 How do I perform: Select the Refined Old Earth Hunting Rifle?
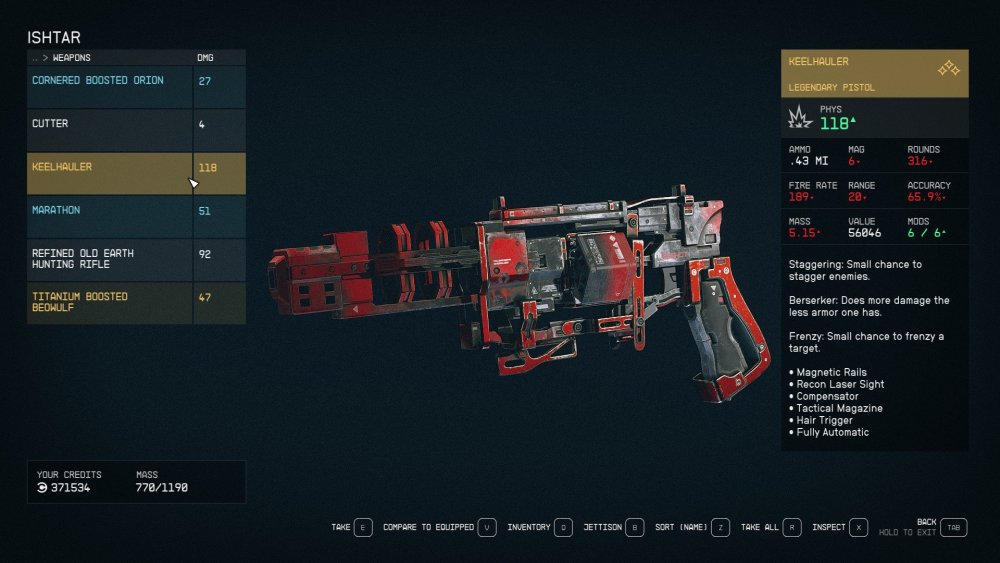coord(110,259)
